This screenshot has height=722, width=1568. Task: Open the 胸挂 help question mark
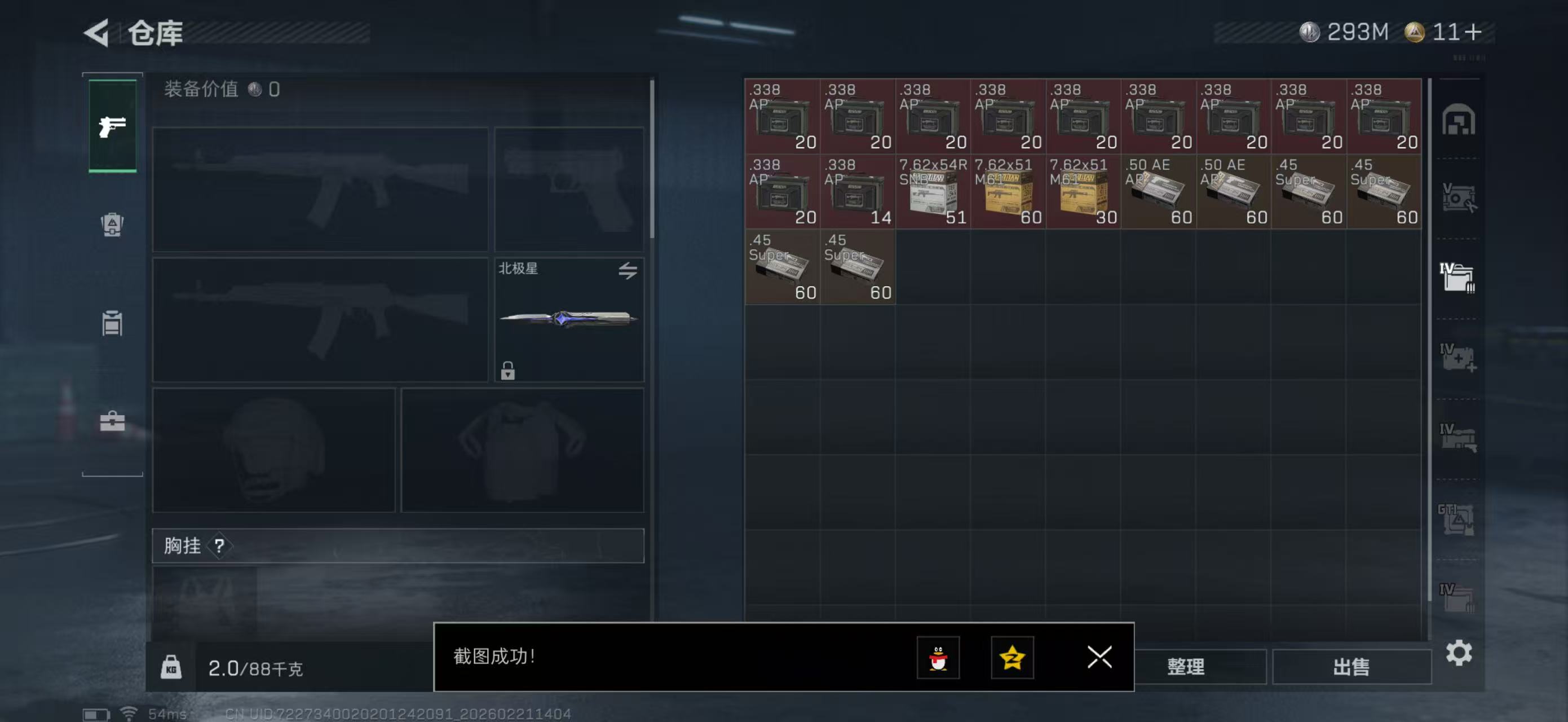coord(219,546)
